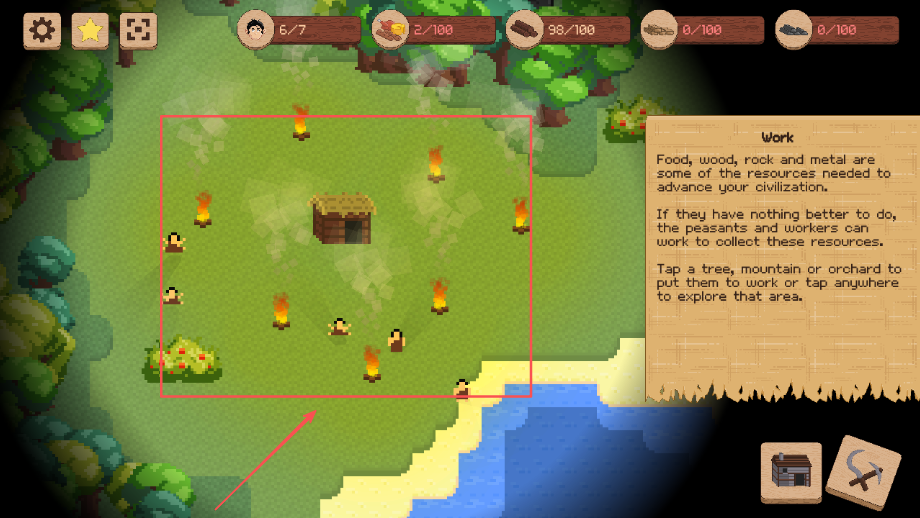
Task: Open the log cabin build menu
Action: [791, 472]
